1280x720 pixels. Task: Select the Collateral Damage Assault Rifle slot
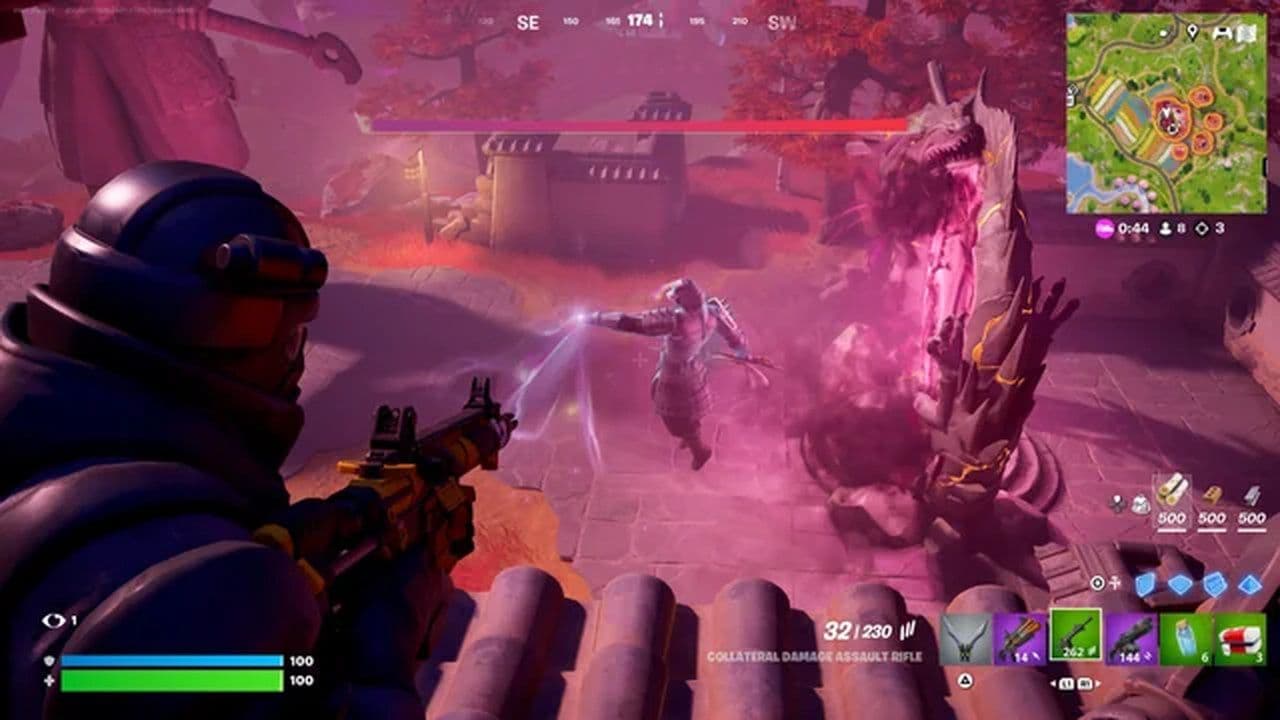pyautogui.click(x=1075, y=637)
